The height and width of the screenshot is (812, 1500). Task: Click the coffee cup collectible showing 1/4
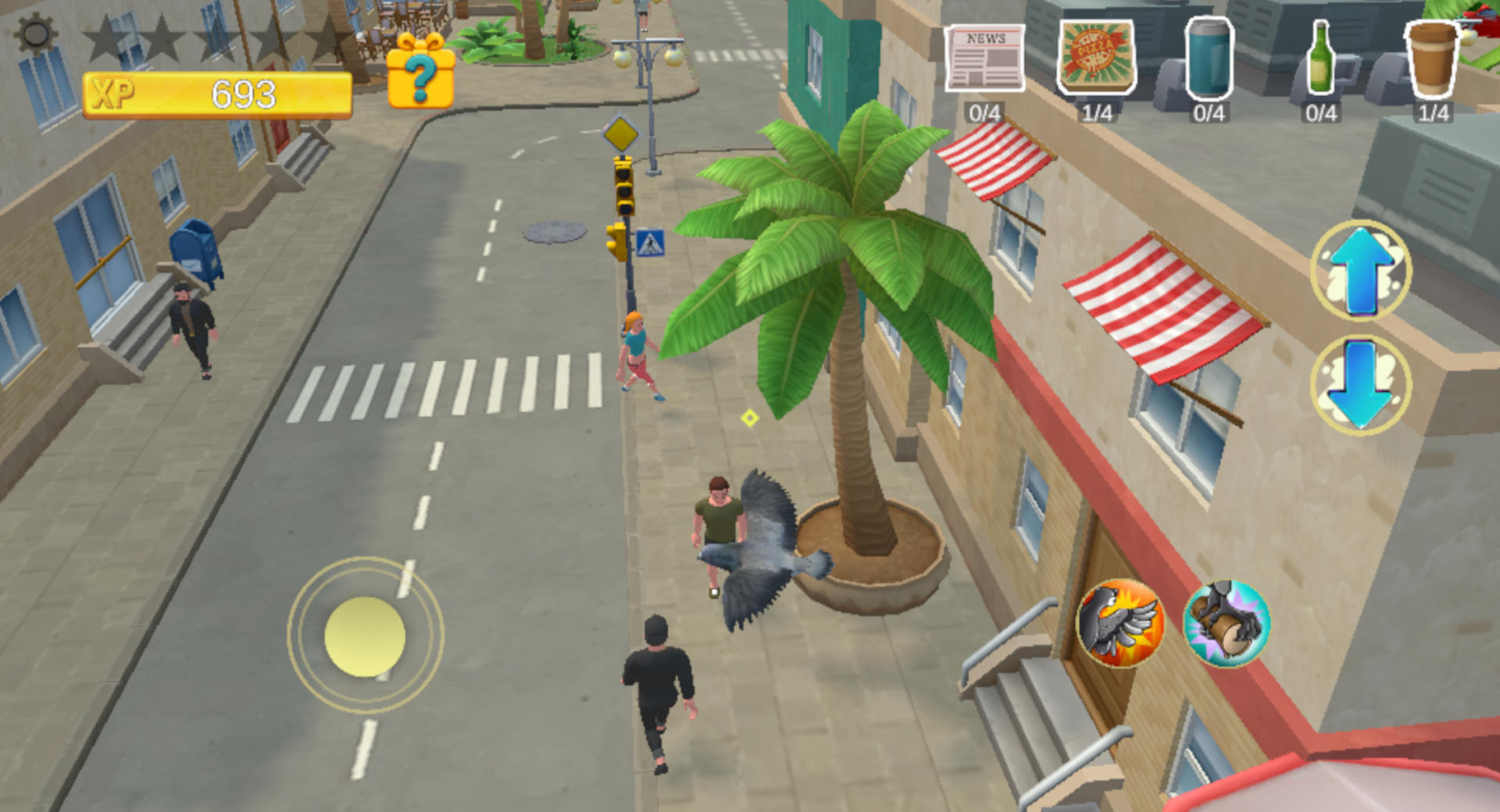(1432, 61)
